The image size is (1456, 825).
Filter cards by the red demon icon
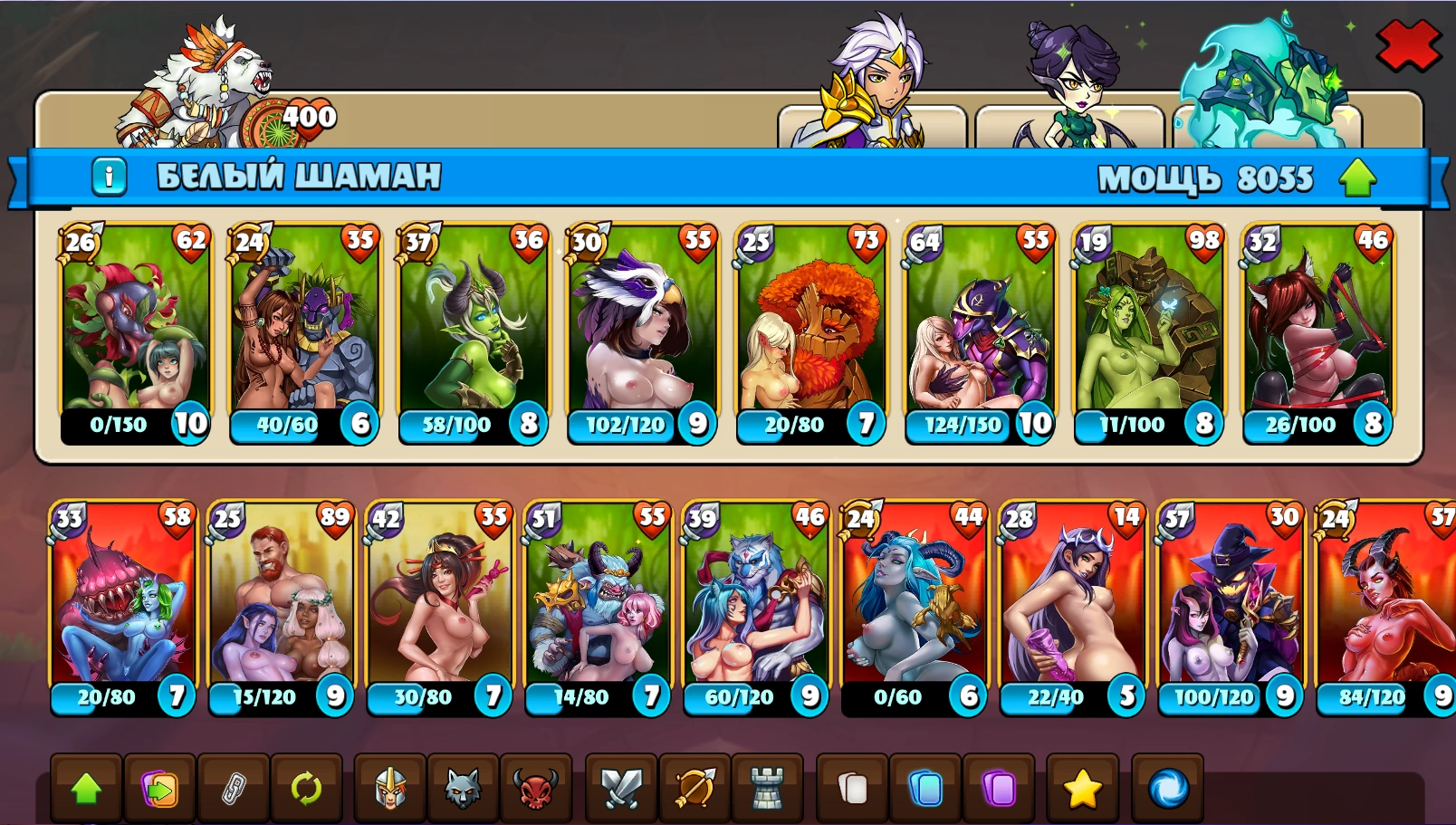(536, 788)
